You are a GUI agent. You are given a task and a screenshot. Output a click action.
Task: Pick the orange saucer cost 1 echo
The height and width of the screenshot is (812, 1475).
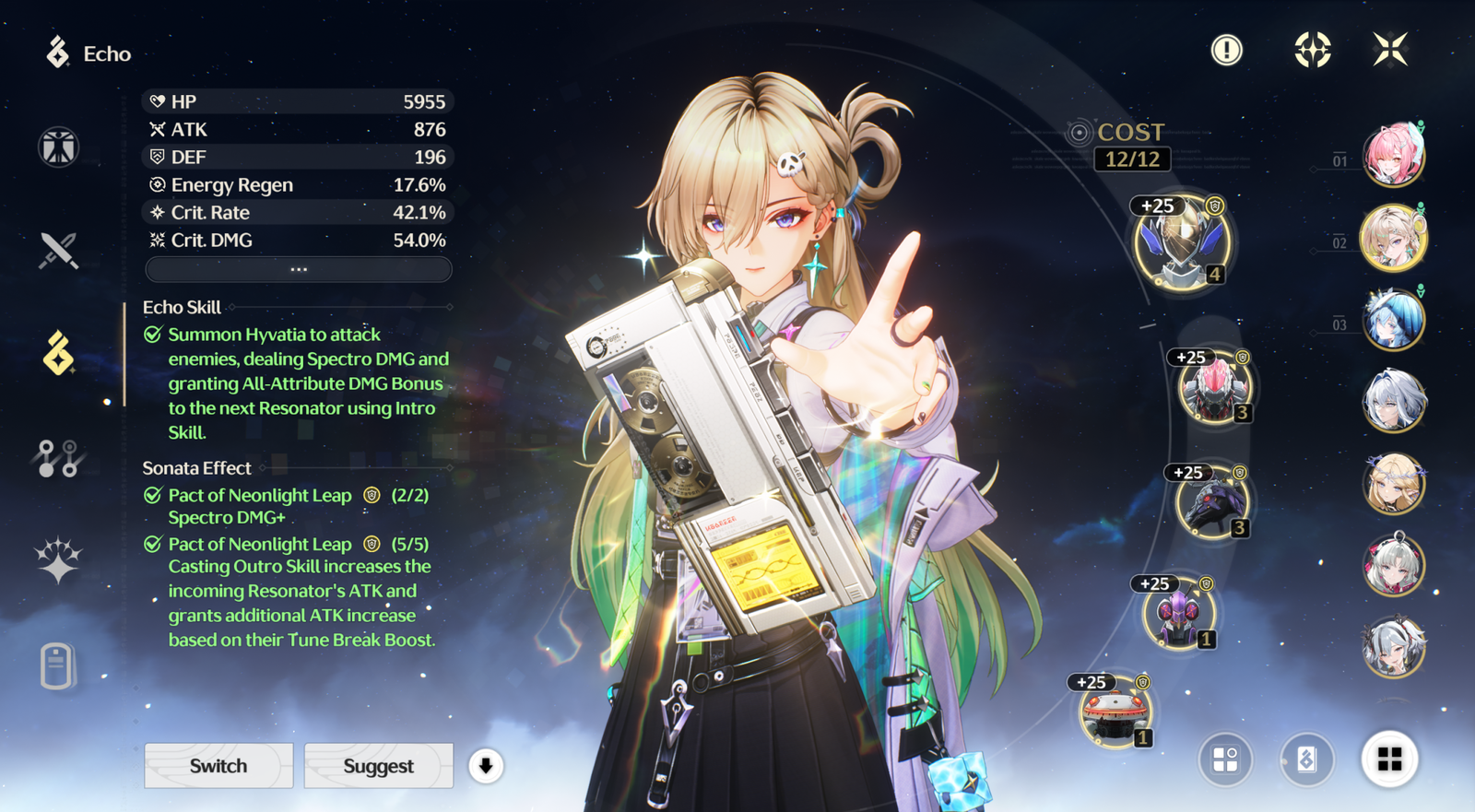[1115, 713]
